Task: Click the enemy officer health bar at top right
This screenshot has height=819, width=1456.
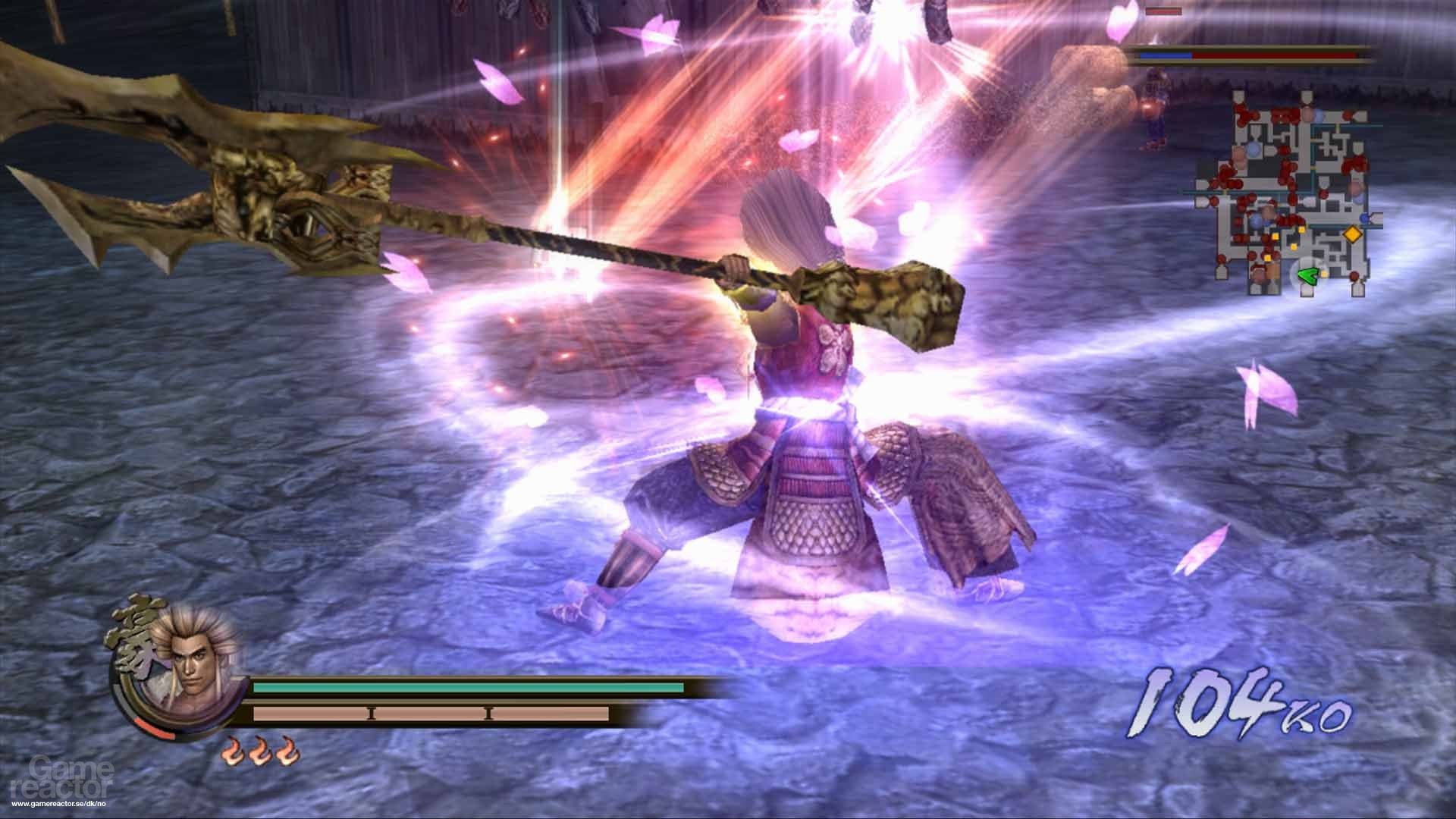Action: coord(1244,55)
